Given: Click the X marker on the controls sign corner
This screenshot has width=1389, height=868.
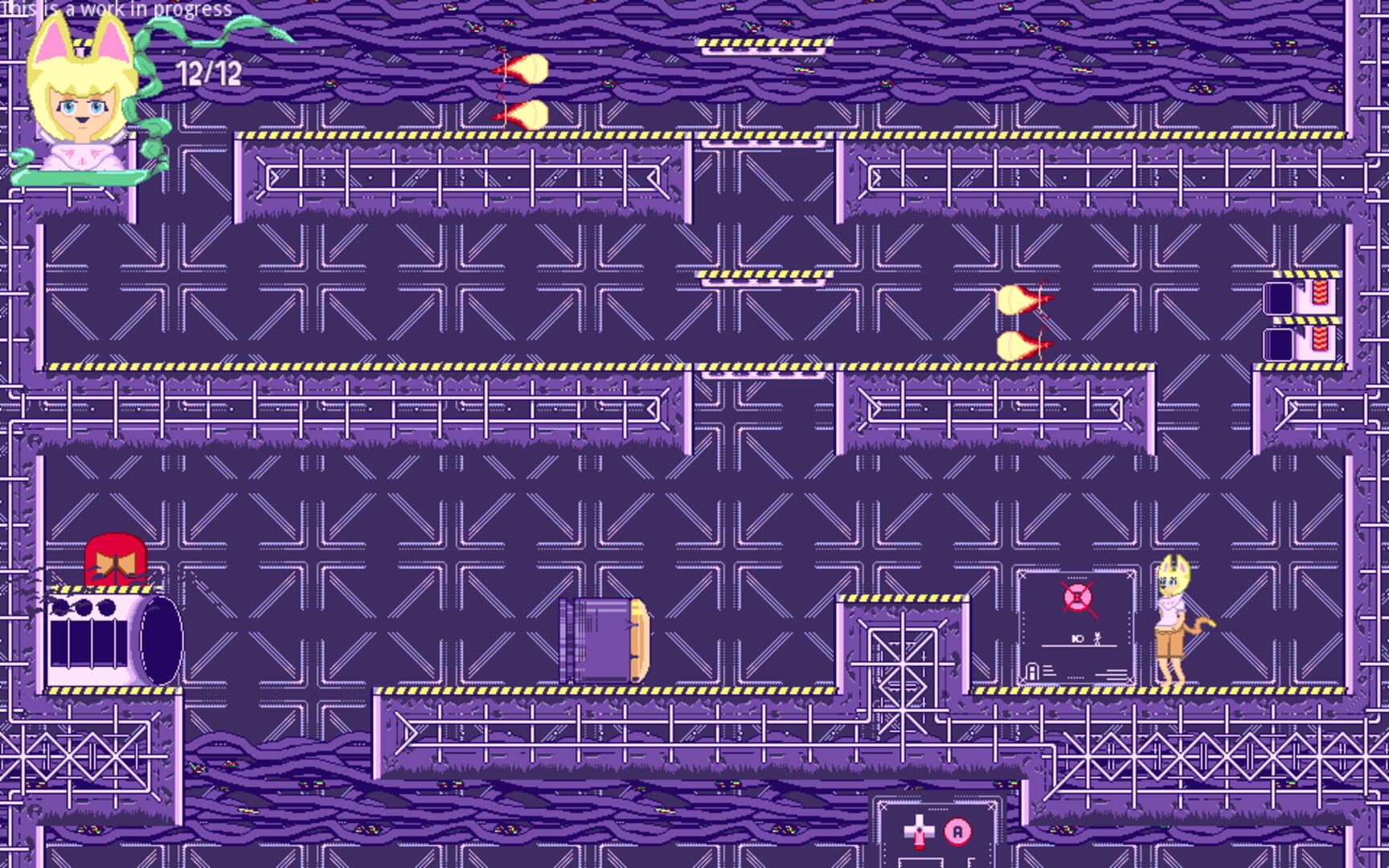Looking at the screenshot, I should coord(883,807).
